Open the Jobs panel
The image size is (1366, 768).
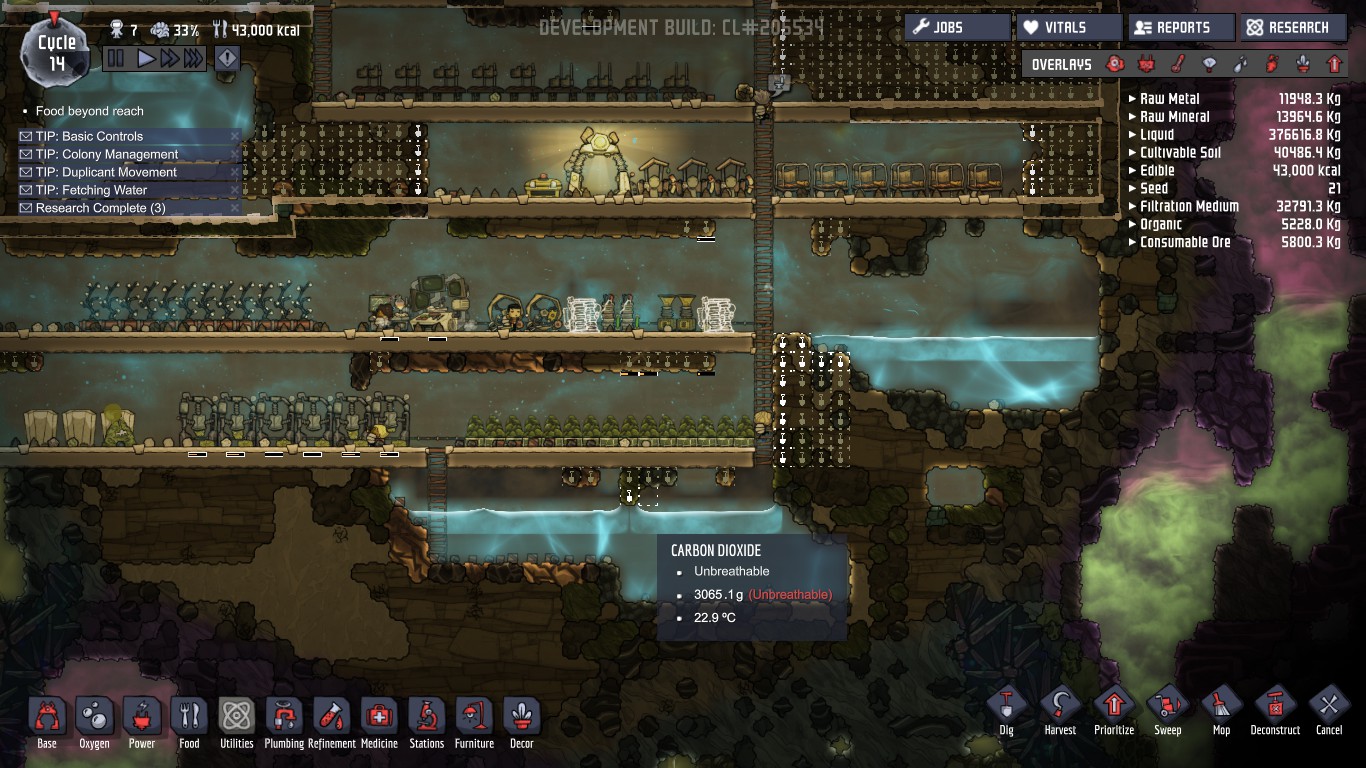957,27
